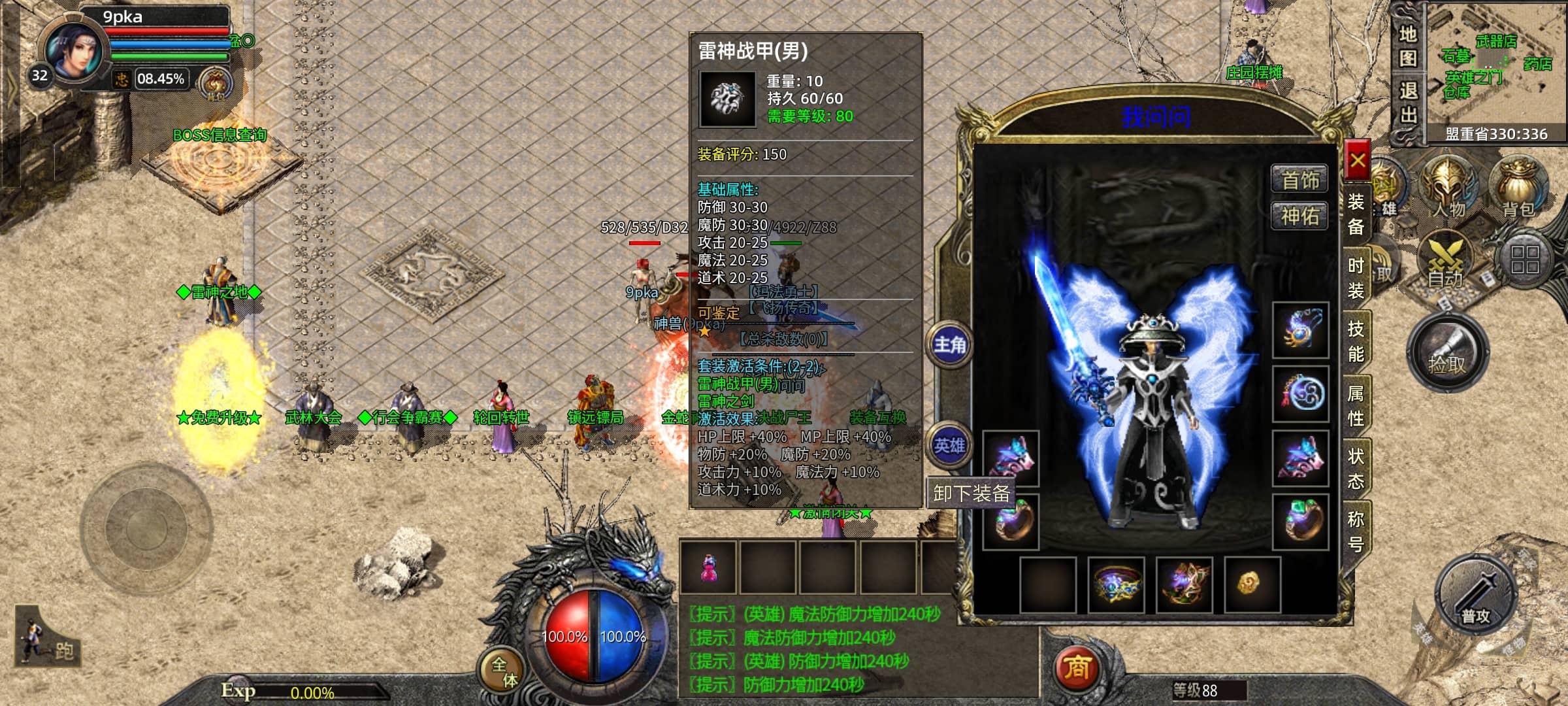Open the 神佑 blessing view
The image size is (1568, 706).
(x=1299, y=216)
